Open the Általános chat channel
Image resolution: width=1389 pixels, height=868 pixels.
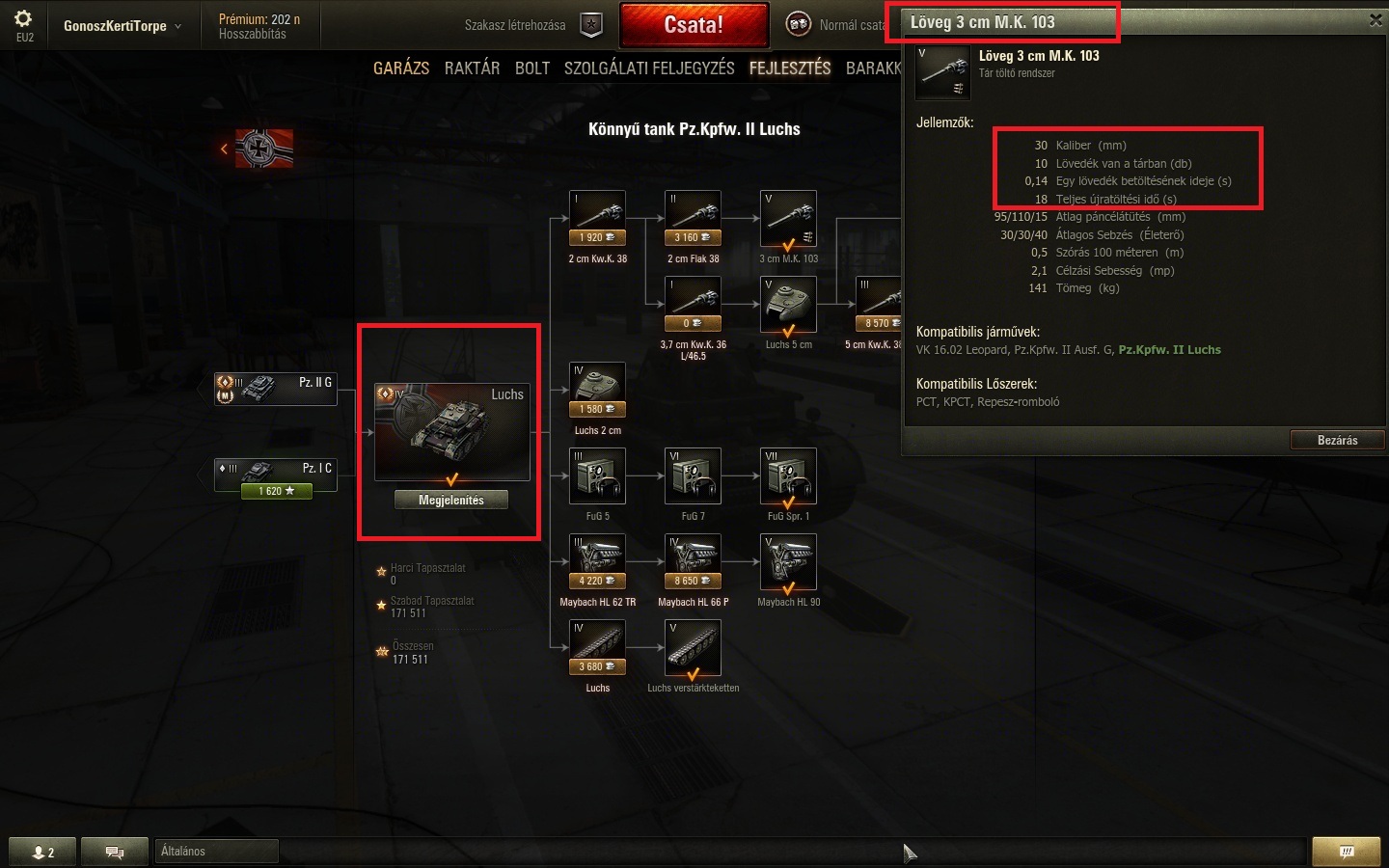click(216, 852)
